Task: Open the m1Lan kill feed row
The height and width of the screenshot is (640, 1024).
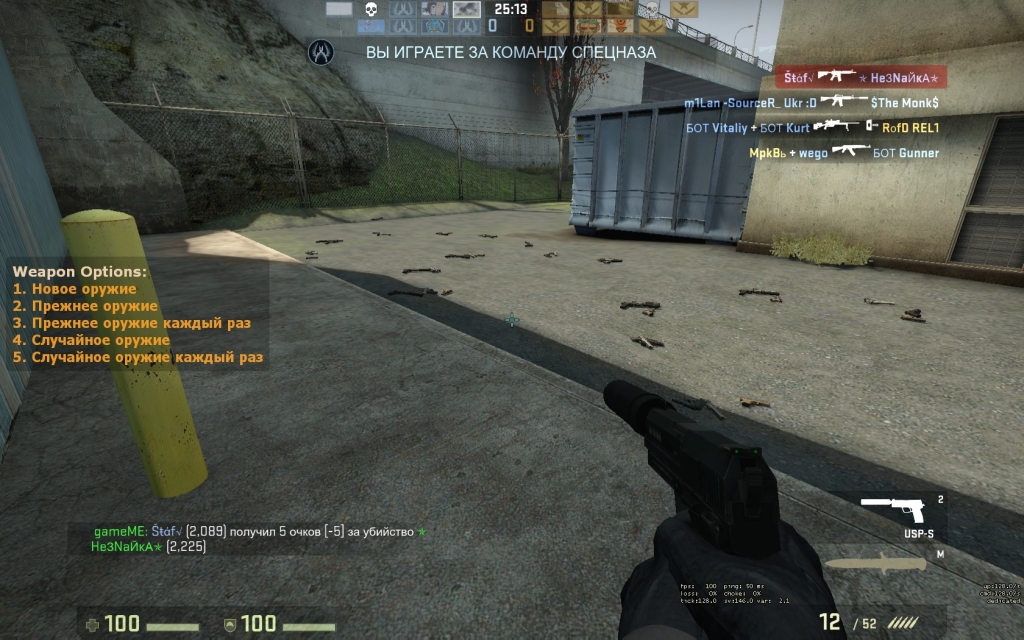Action: pos(811,102)
